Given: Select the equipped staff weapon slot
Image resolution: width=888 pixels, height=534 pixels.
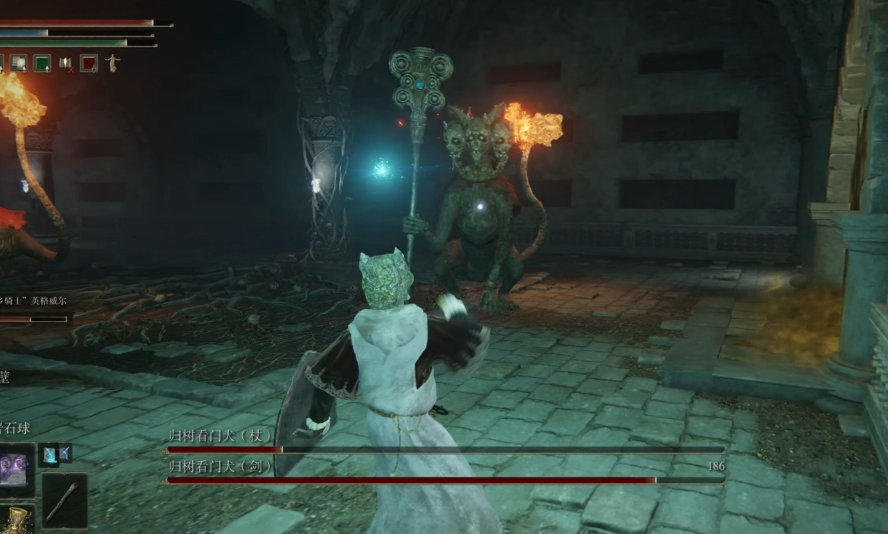Looking at the screenshot, I should pyautogui.click(x=64, y=499).
